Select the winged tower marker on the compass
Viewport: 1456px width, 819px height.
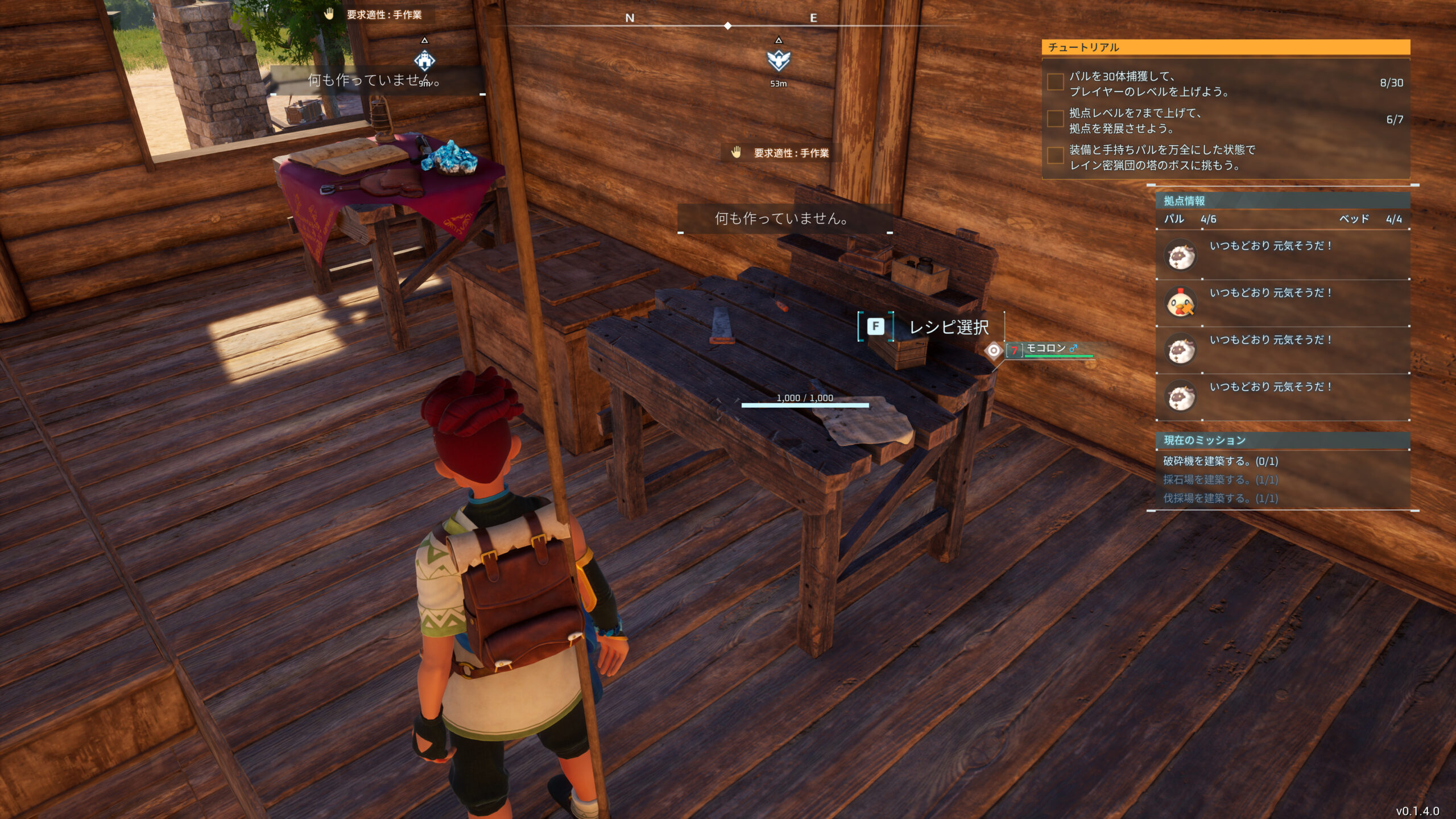pyautogui.click(x=779, y=60)
